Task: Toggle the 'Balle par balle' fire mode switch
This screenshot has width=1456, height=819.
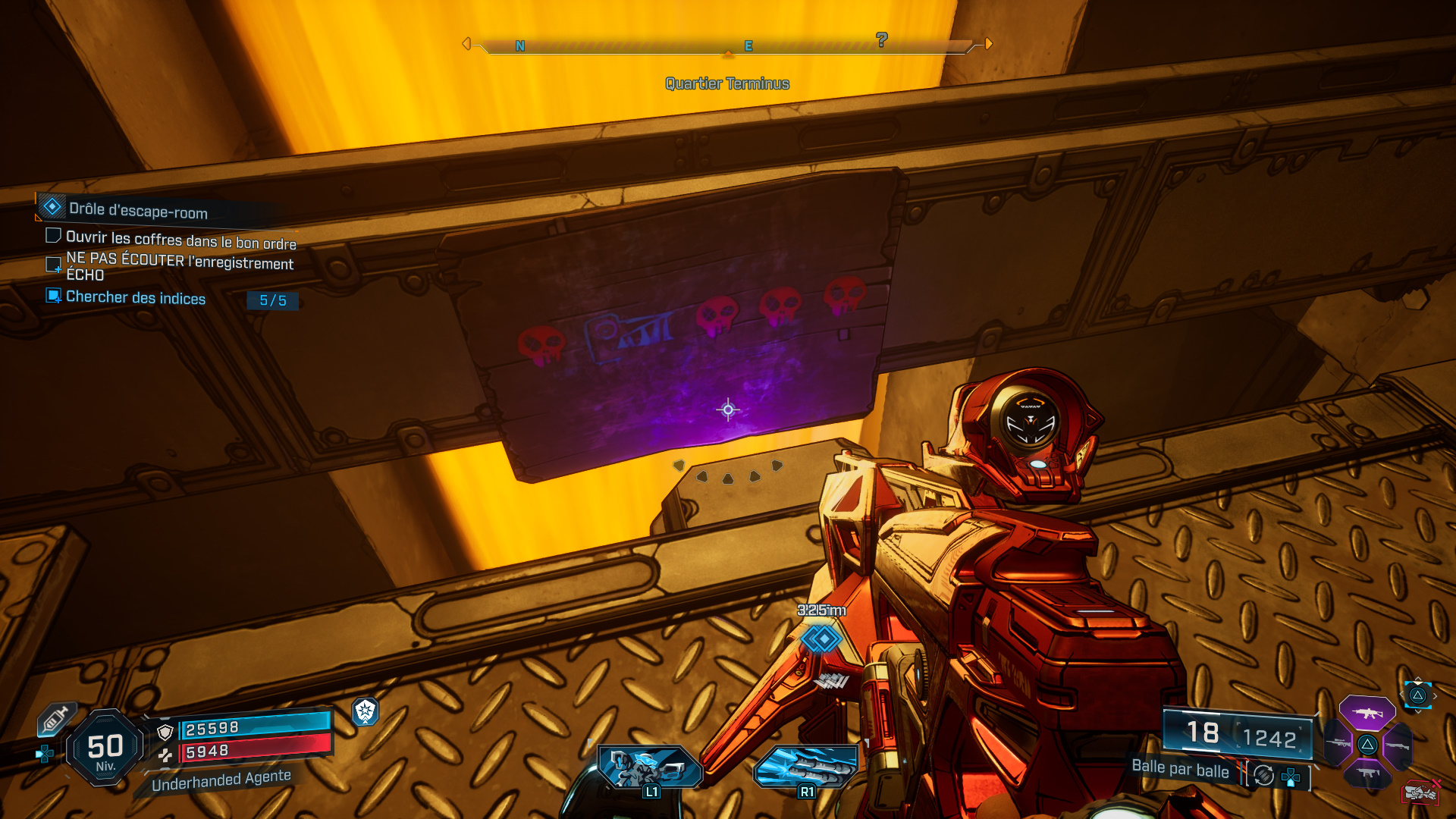Action: click(x=1263, y=774)
